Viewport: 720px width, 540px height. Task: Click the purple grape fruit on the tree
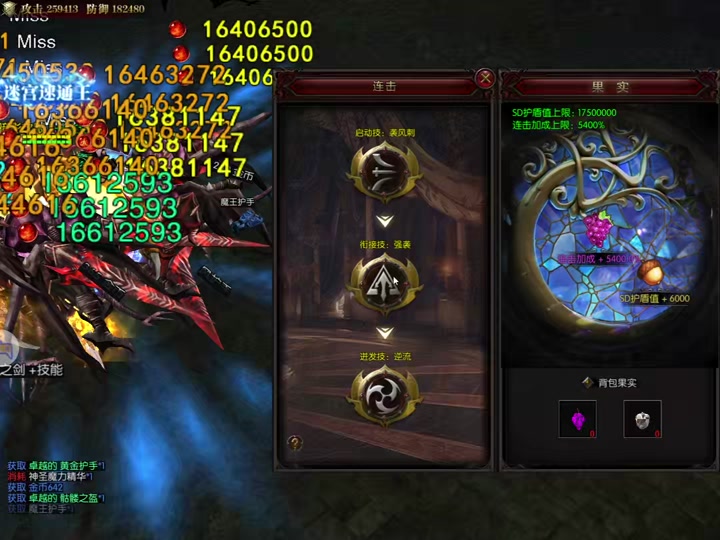[x=597, y=230]
